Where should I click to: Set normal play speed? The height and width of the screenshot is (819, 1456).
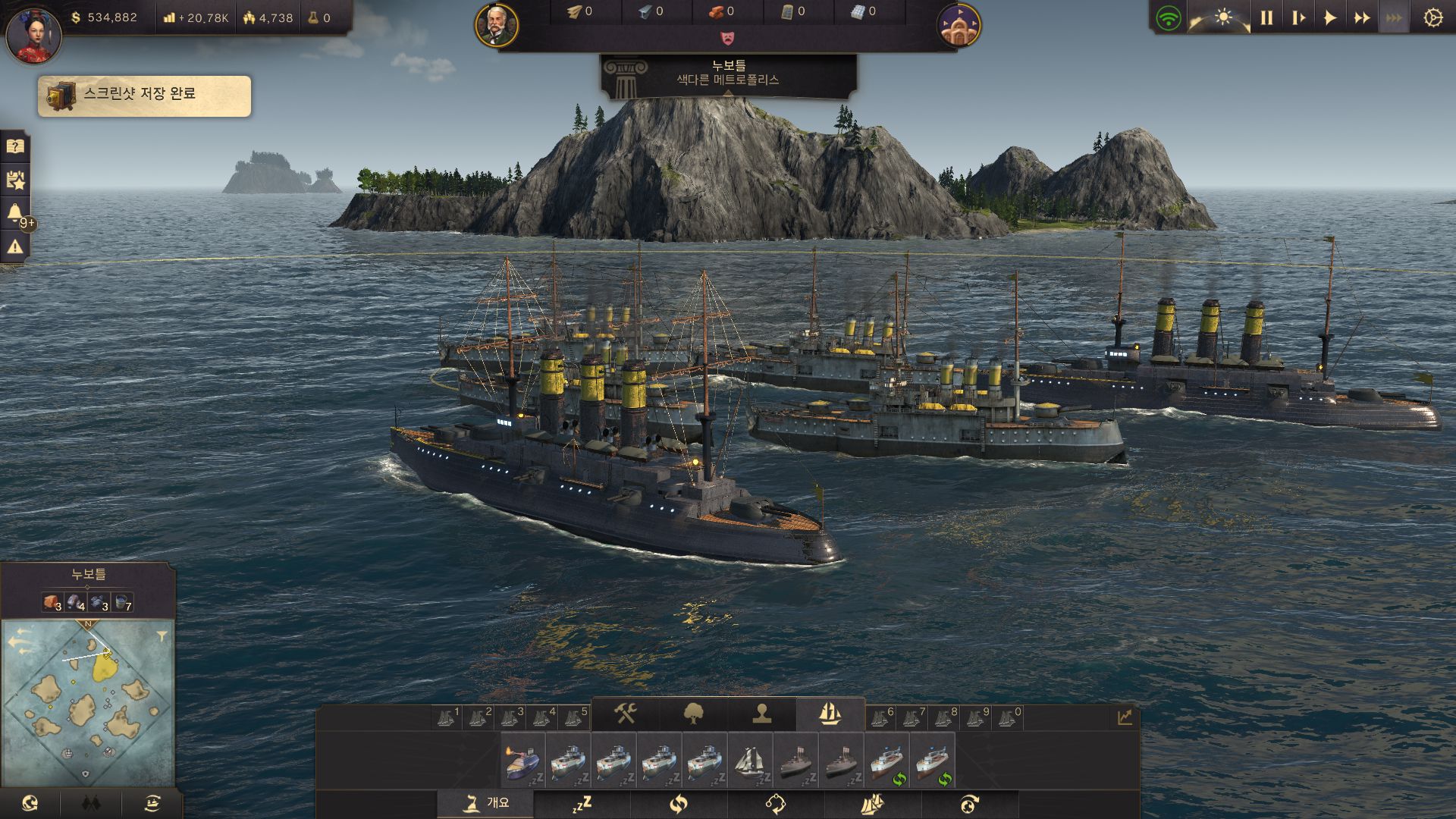[x=1330, y=17]
